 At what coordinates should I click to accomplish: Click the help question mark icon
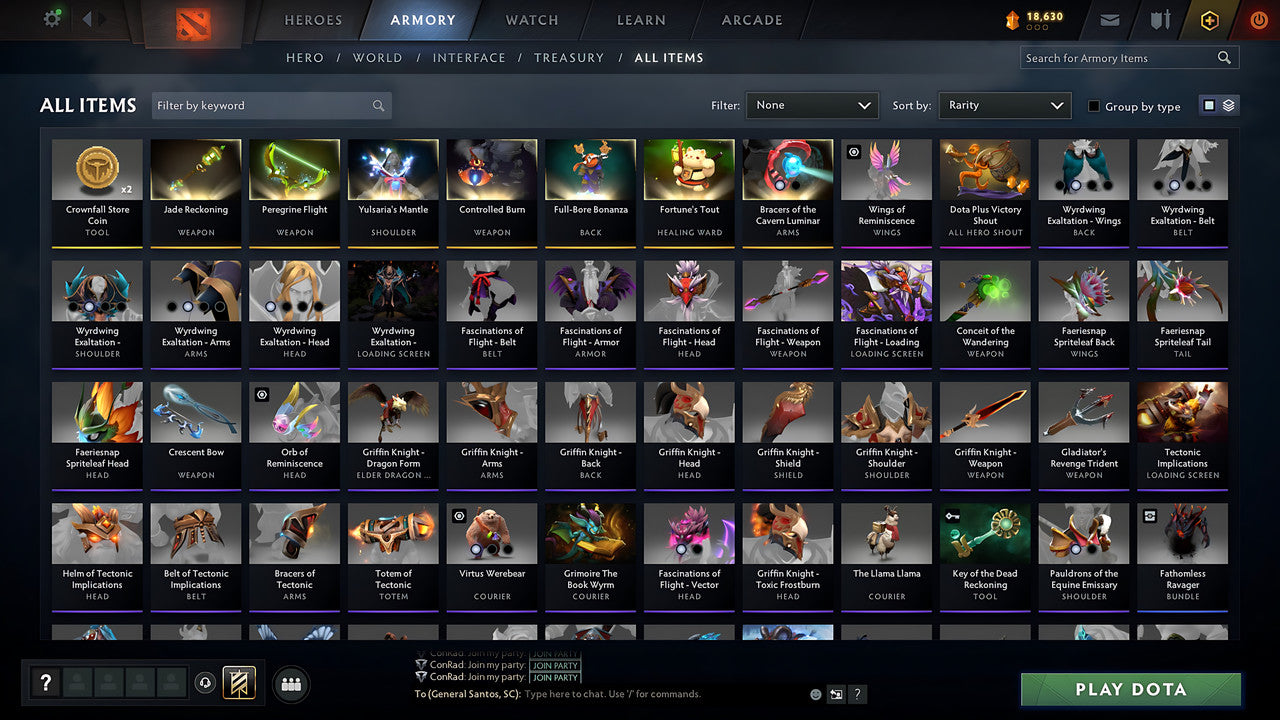pos(45,683)
